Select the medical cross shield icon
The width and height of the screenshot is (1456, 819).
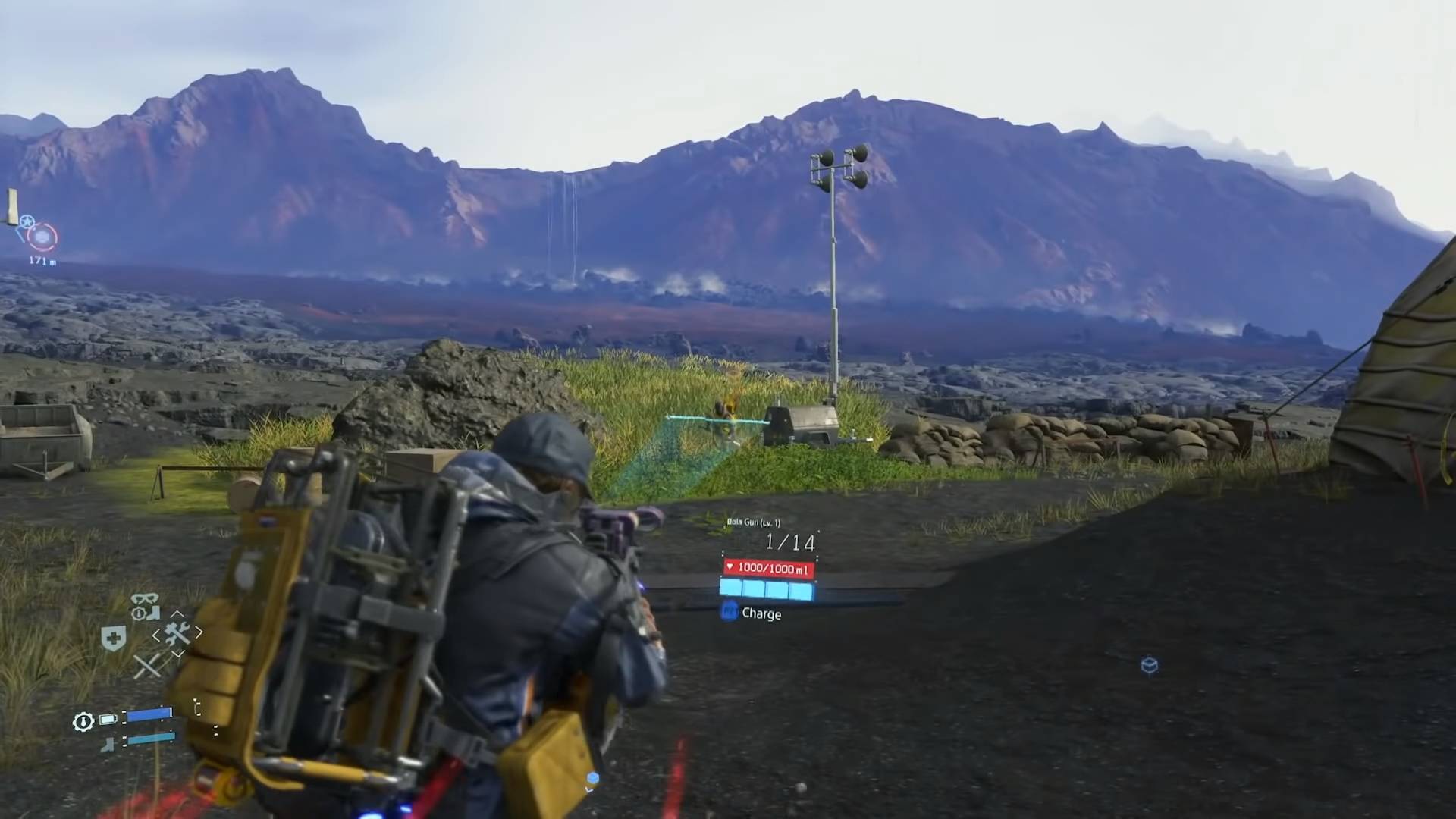112,638
